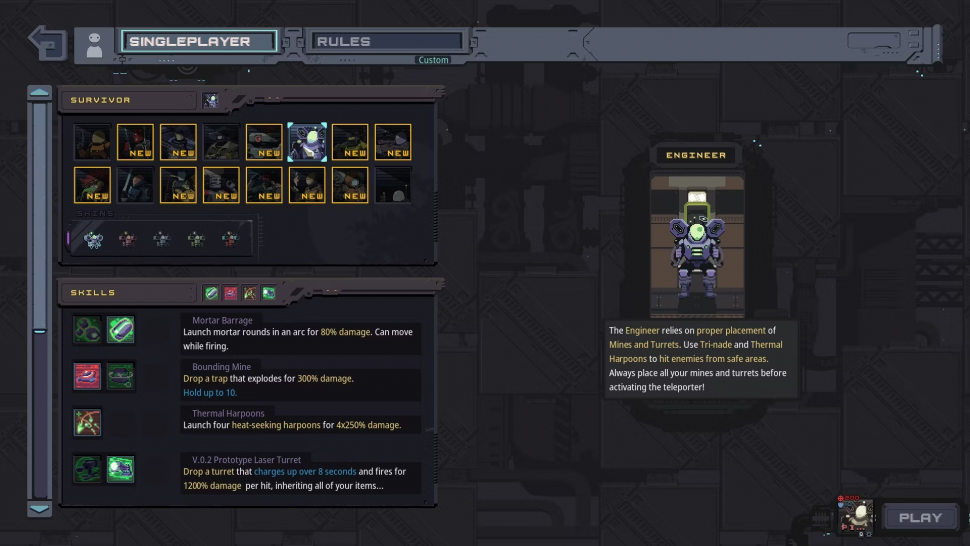Click the player profile icon in top bar
Screen dimensions: 970x546
[94, 45]
